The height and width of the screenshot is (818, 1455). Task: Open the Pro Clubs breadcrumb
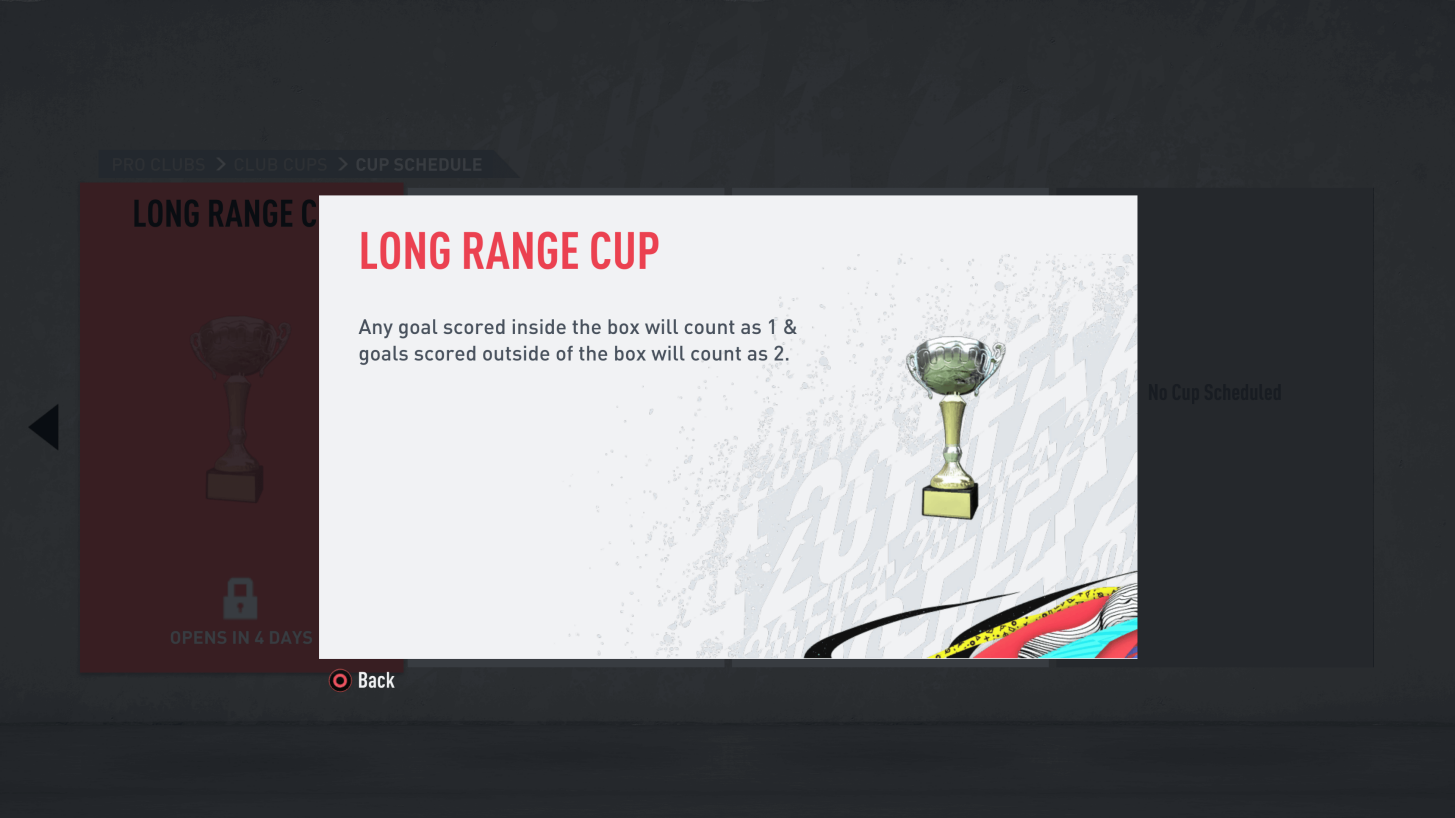point(158,165)
